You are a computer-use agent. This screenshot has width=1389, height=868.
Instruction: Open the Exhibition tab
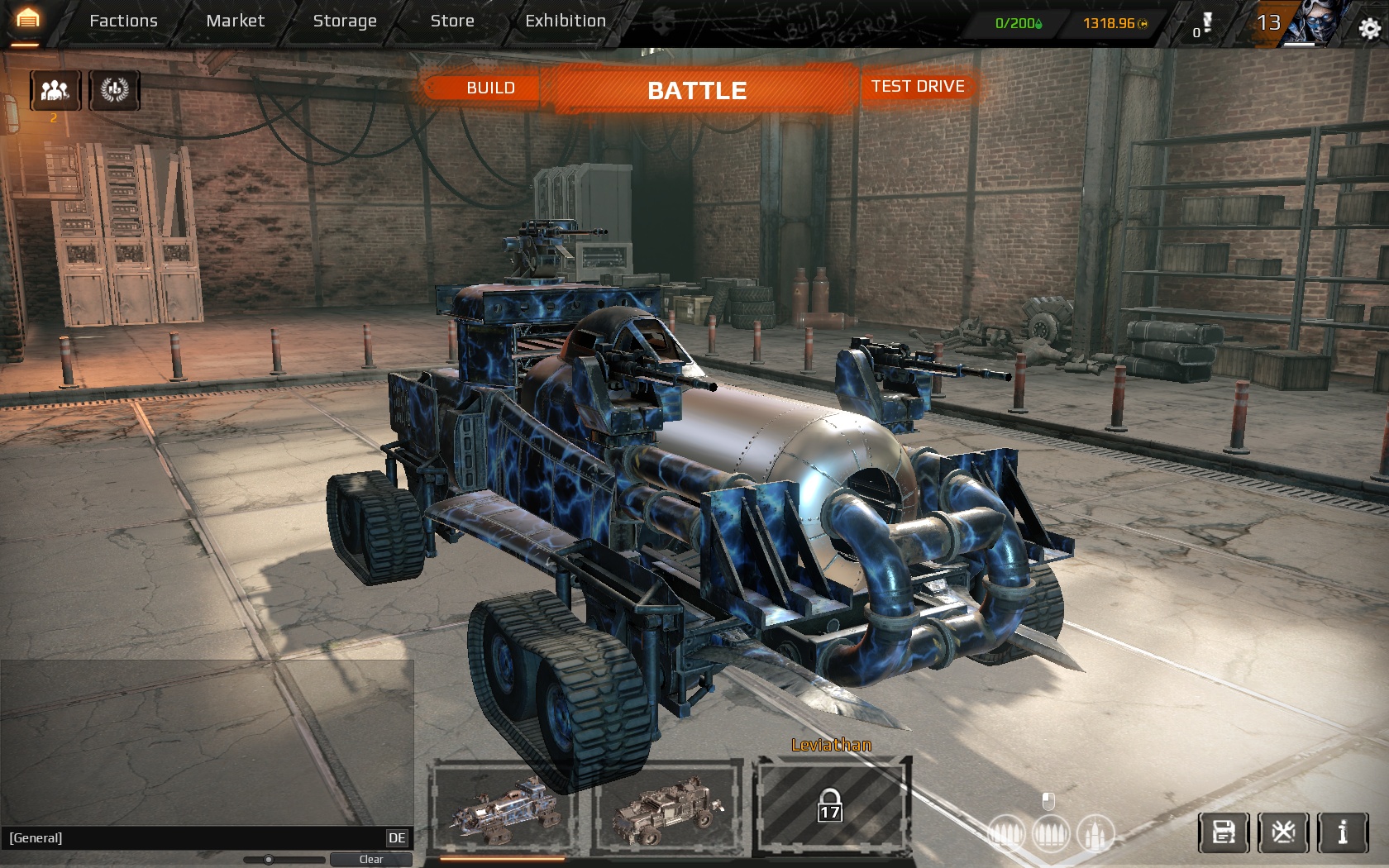[566, 21]
